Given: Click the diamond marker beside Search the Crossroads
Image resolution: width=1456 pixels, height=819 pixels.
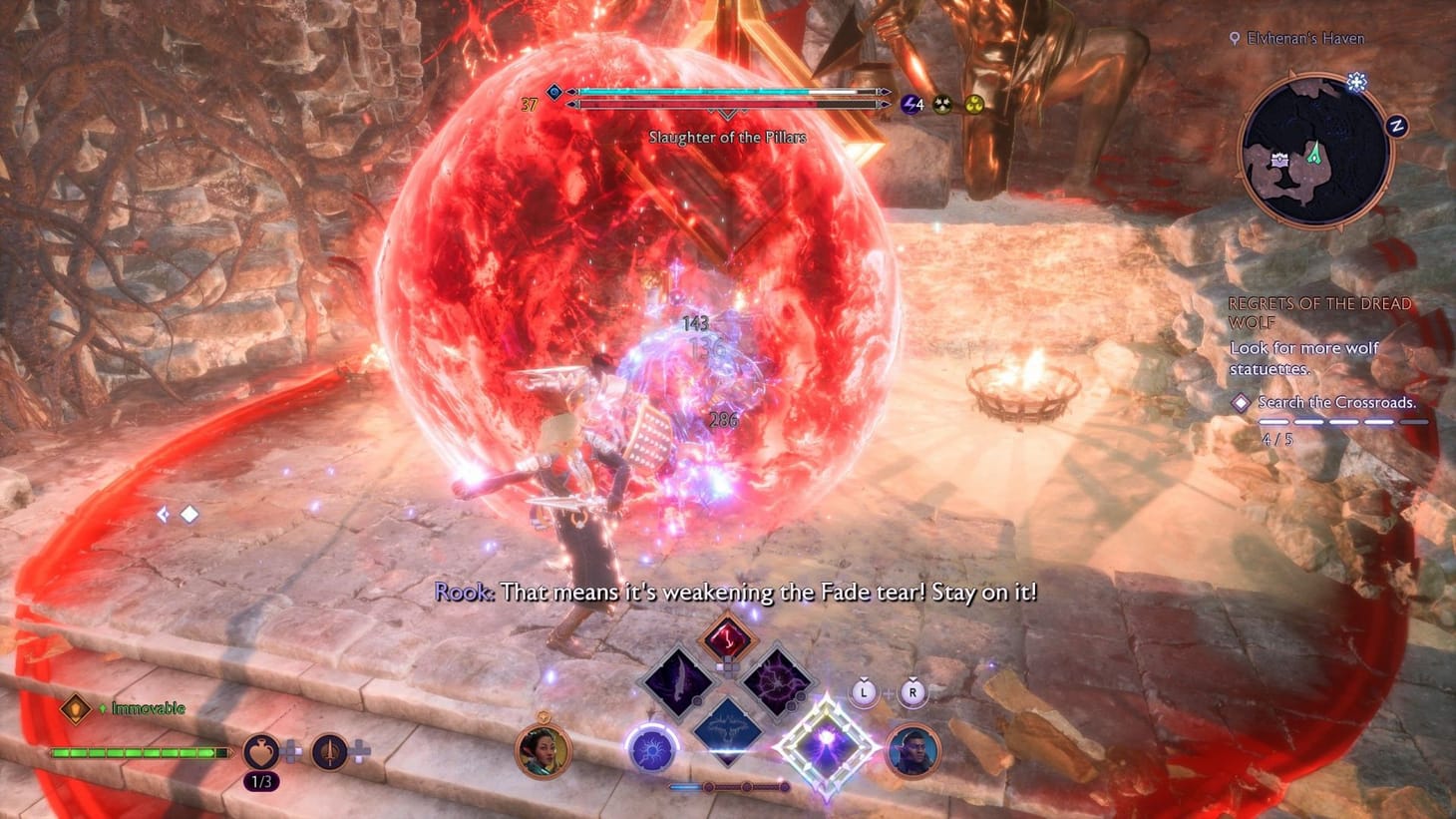Looking at the screenshot, I should pos(1240,402).
